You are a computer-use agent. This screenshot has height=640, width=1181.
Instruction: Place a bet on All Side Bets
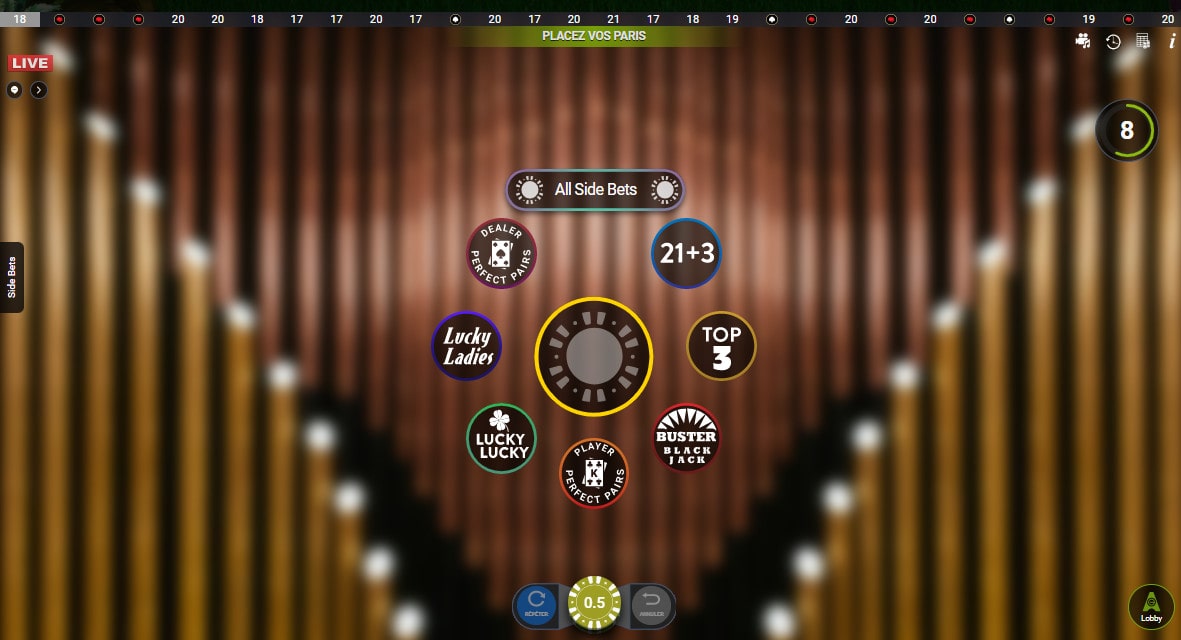[x=595, y=190]
